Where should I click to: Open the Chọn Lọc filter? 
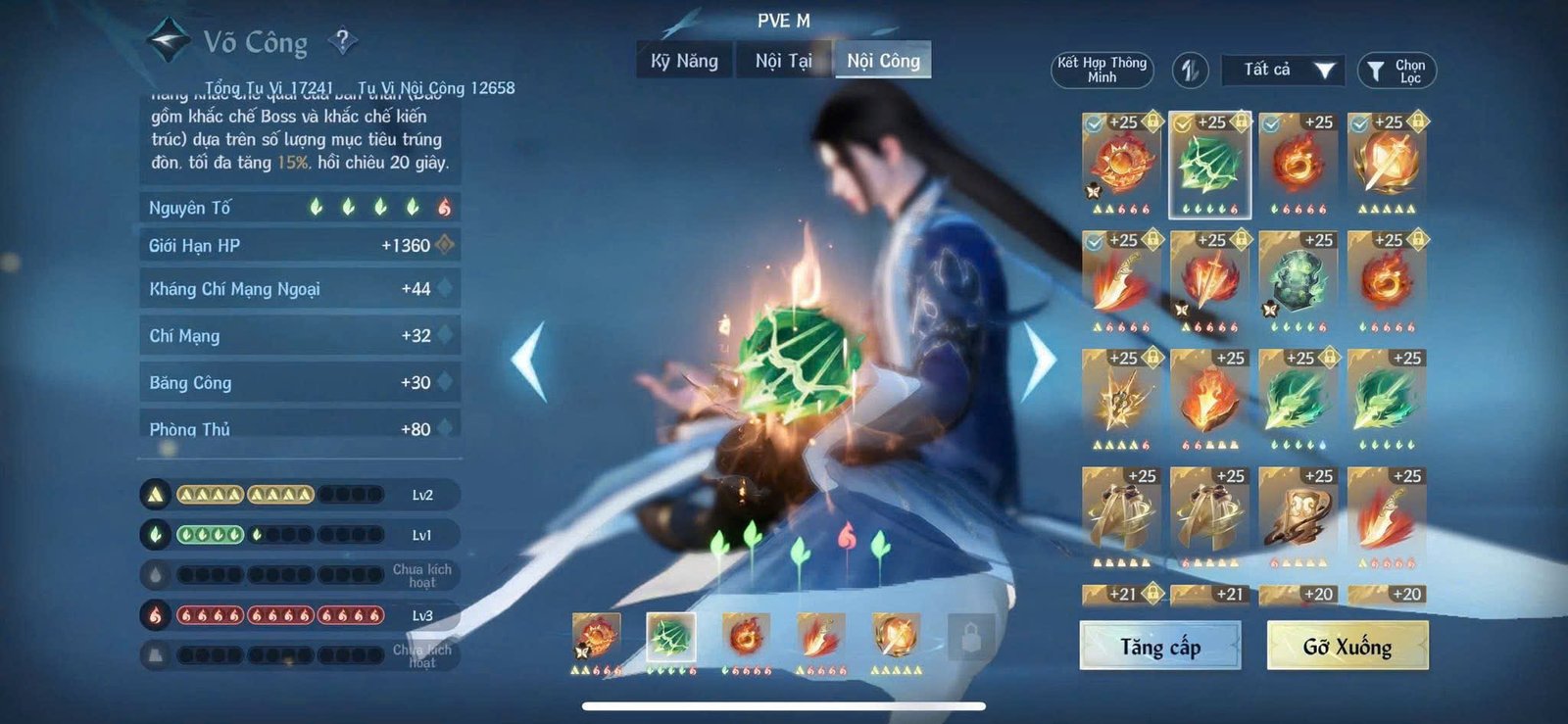point(1396,69)
